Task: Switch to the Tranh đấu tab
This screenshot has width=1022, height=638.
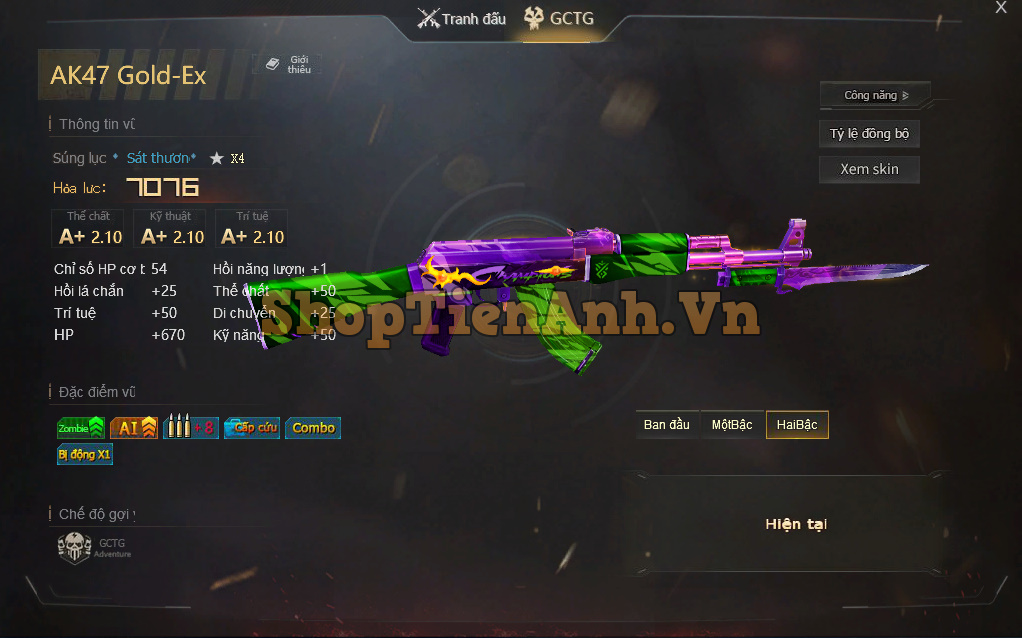Action: point(462,18)
